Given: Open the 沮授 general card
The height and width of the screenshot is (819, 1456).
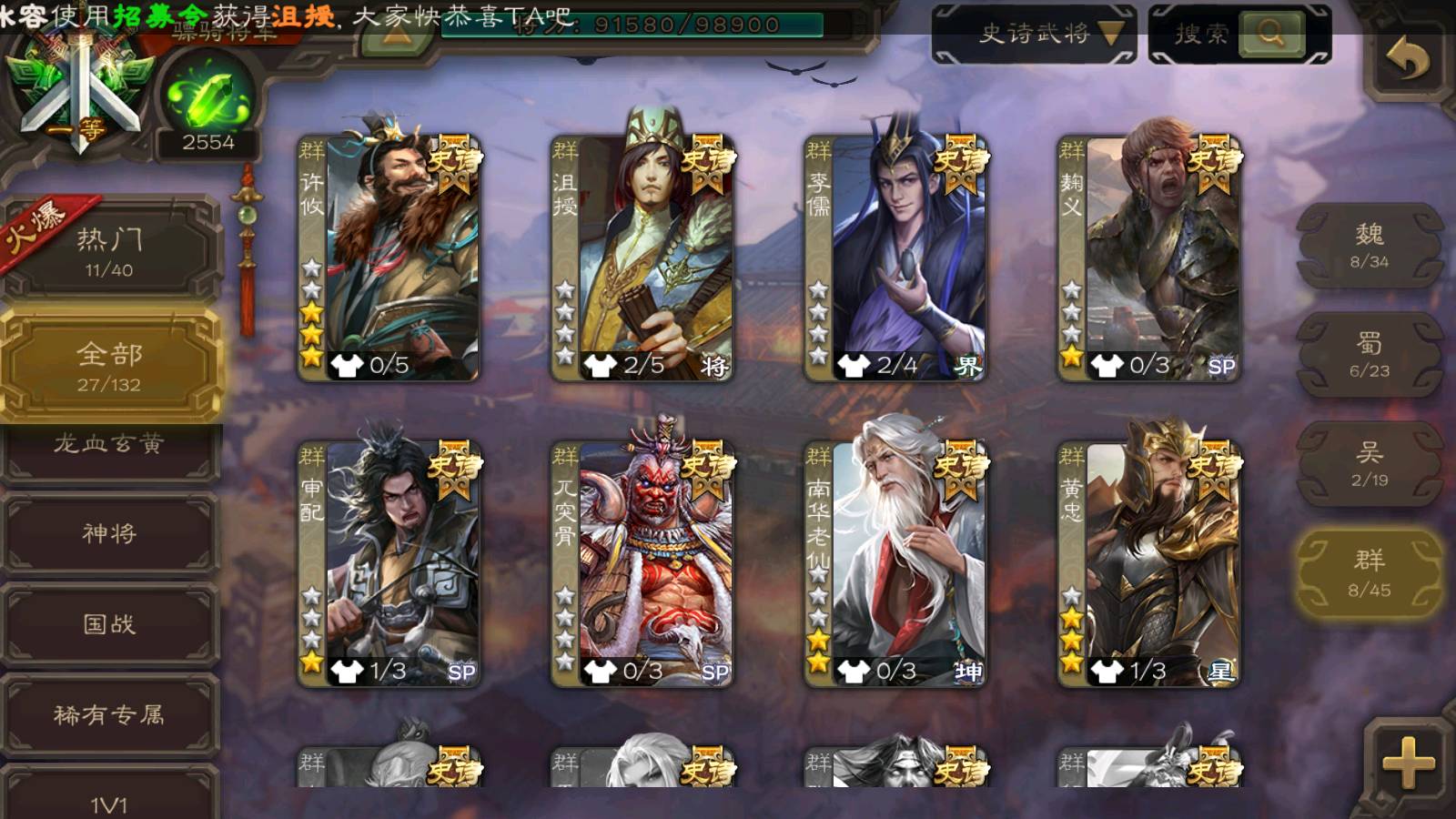Looking at the screenshot, I should (x=642, y=257).
